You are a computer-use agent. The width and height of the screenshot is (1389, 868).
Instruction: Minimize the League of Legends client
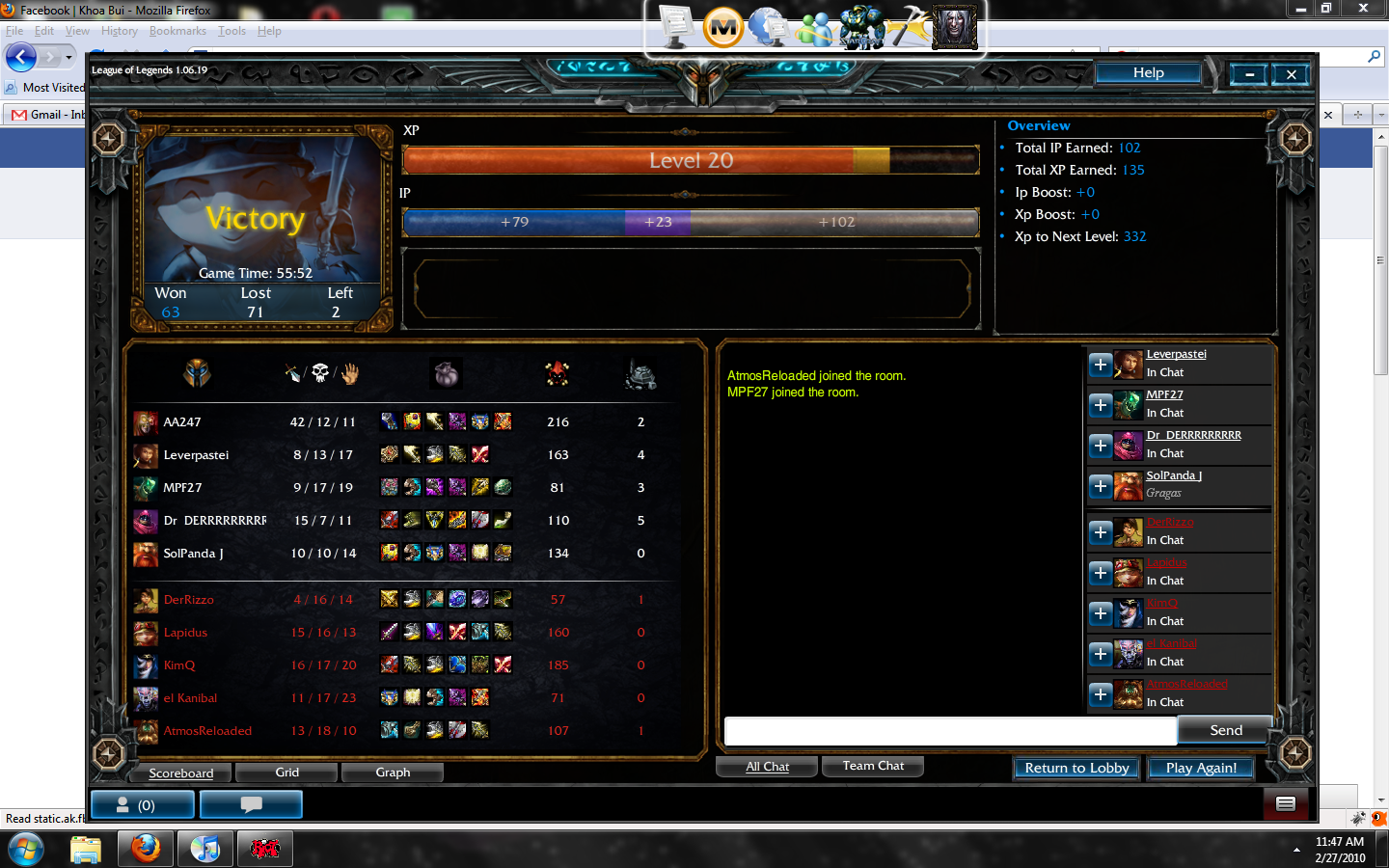tap(1249, 74)
